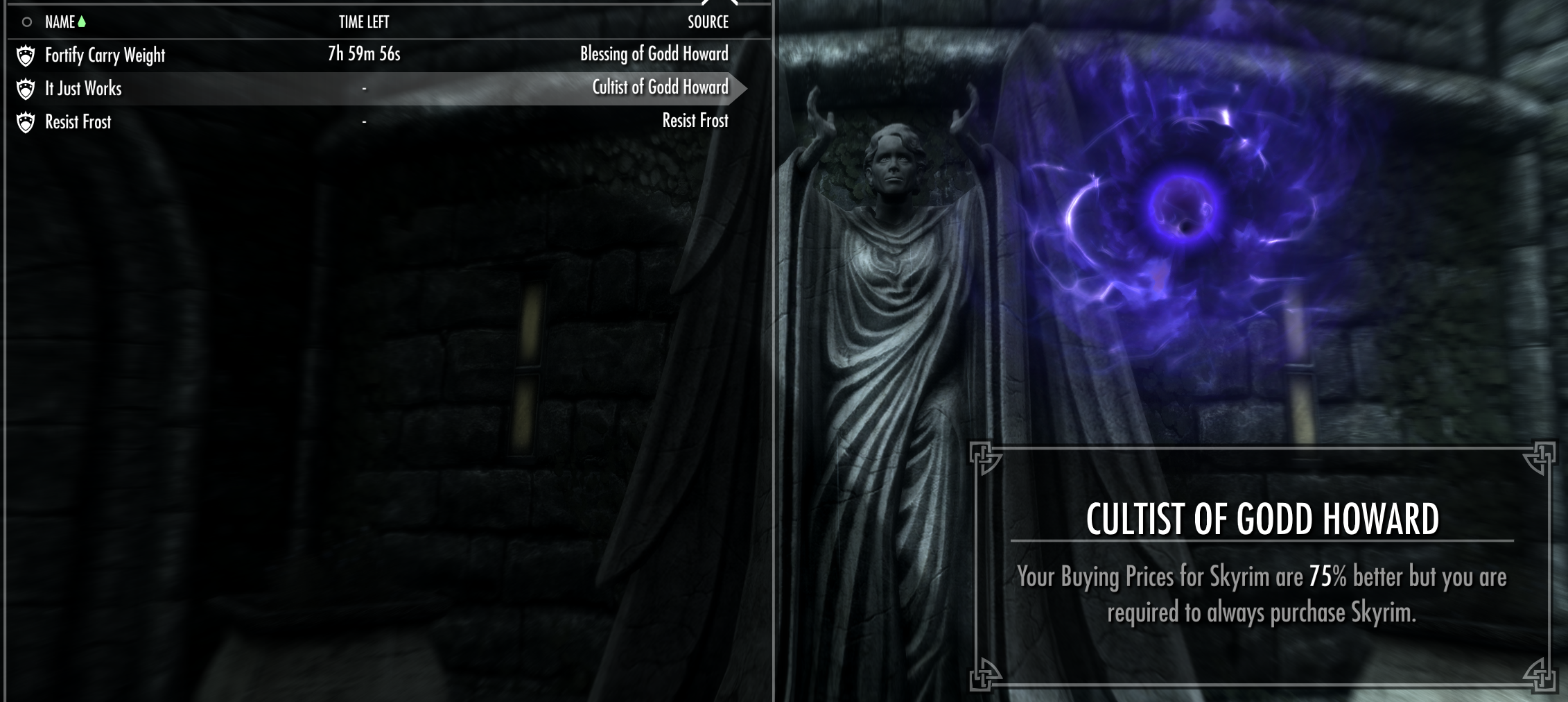Select the It Just Works effect

click(x=83, y=88)
